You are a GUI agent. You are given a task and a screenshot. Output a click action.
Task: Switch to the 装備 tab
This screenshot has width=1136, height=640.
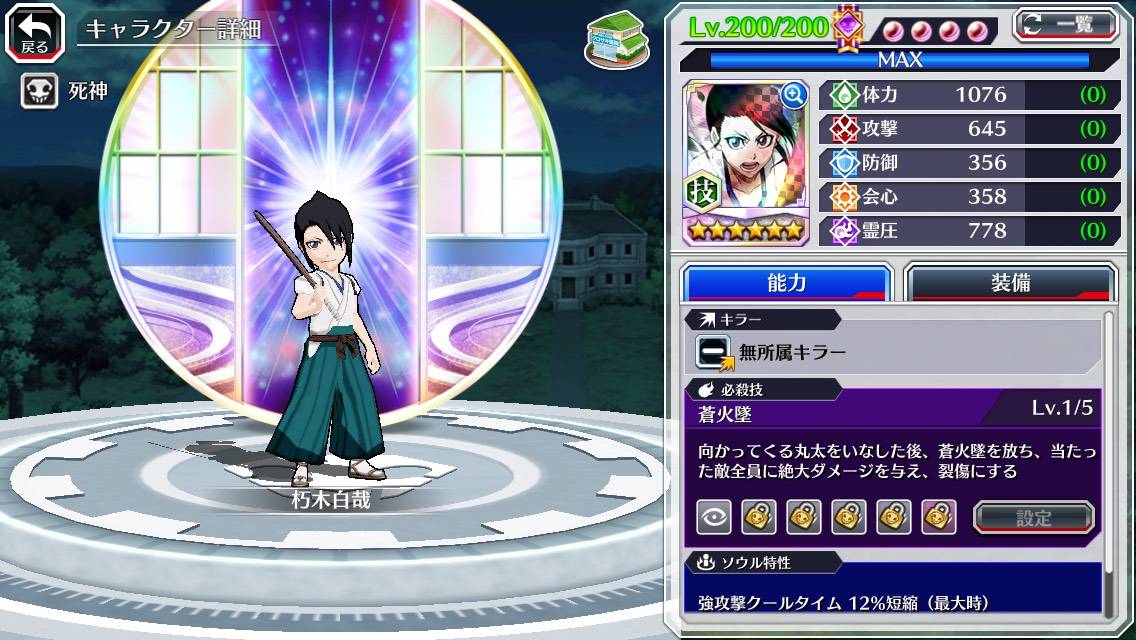coord(1010,283)
